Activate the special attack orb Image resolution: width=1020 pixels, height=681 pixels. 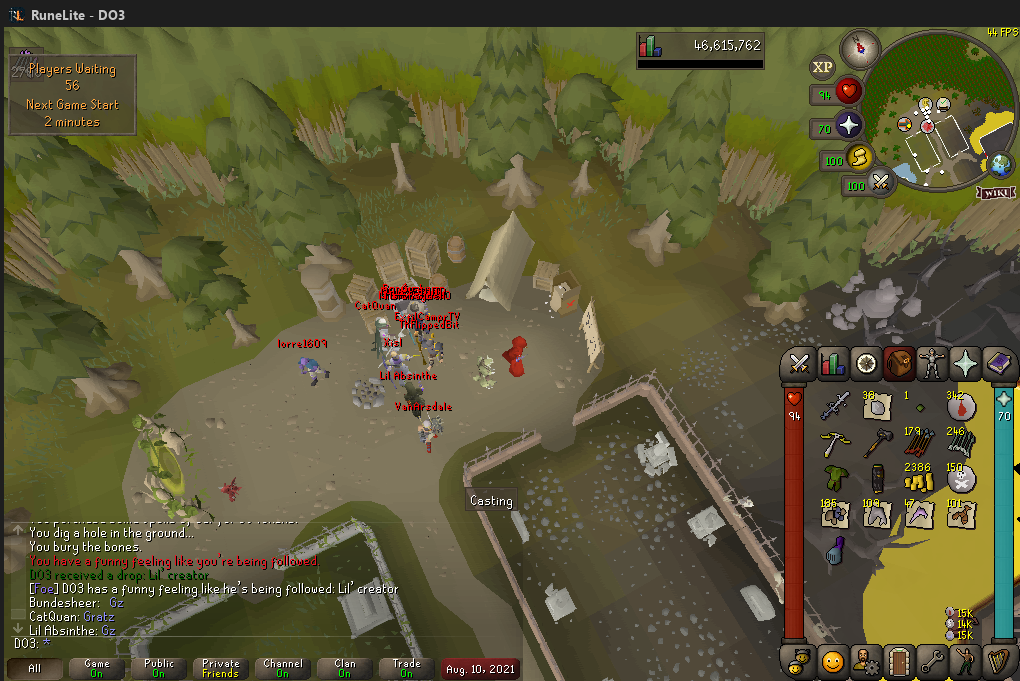(x=881, y=182)
